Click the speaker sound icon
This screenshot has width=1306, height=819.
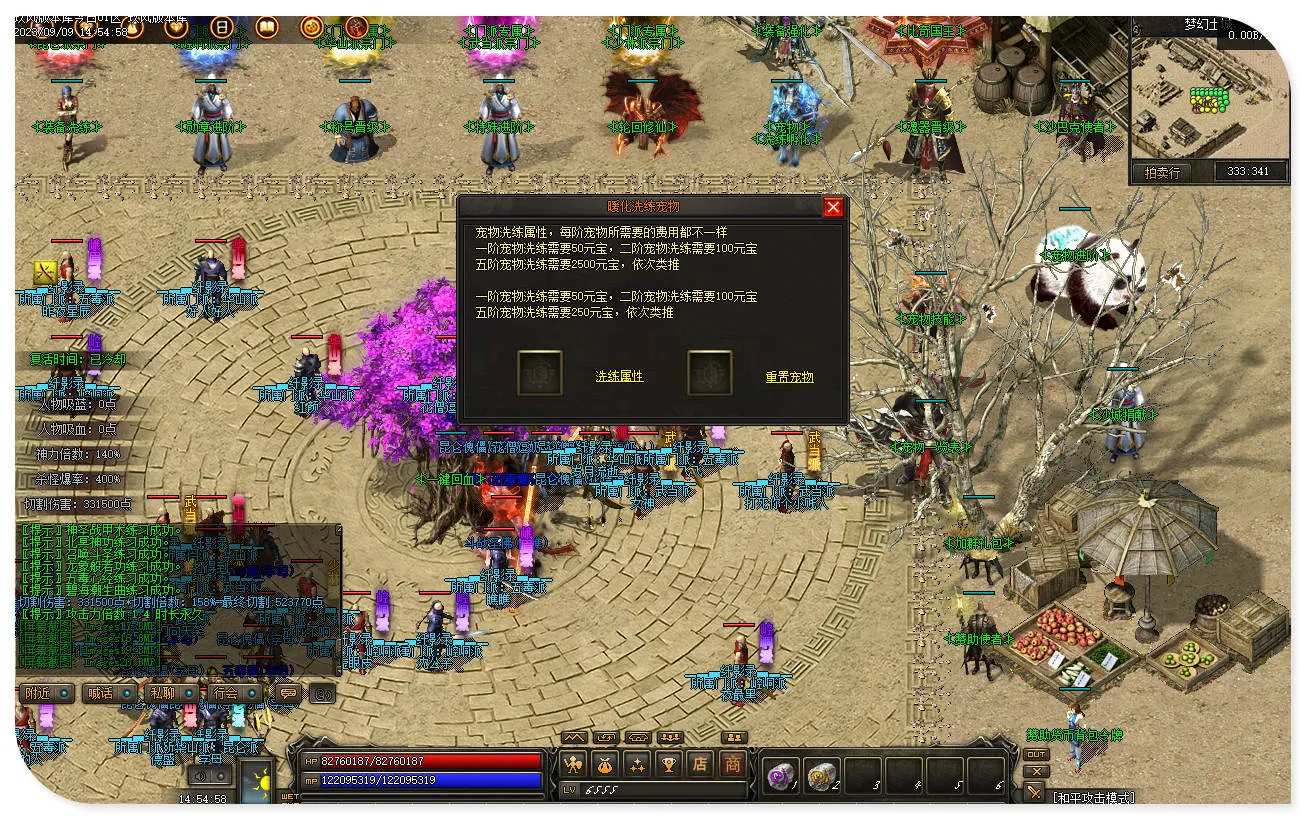pos(201,775)
